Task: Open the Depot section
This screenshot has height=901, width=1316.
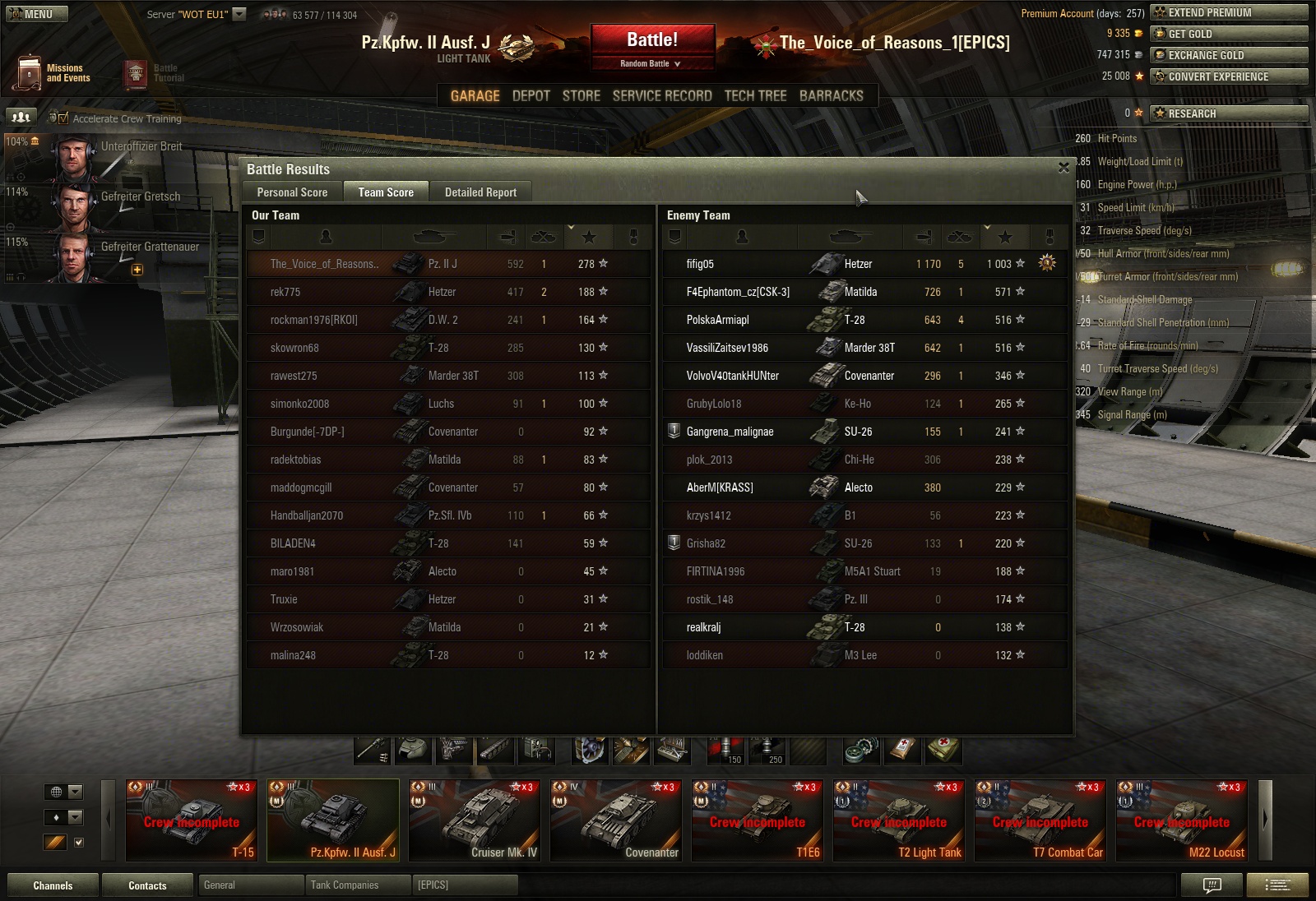Action: pos(531,96)
